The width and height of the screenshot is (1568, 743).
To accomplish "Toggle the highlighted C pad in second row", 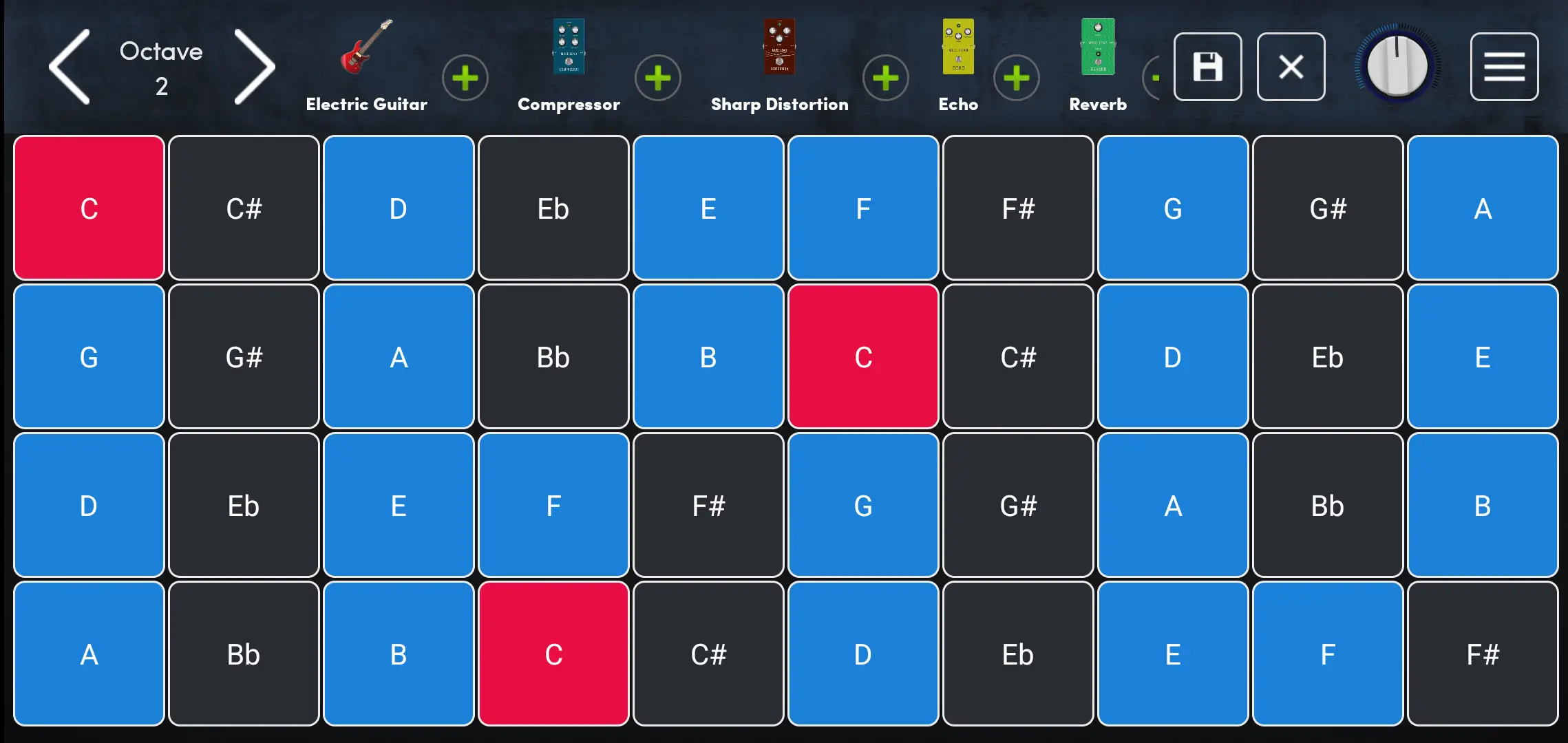I will point(863,356).
